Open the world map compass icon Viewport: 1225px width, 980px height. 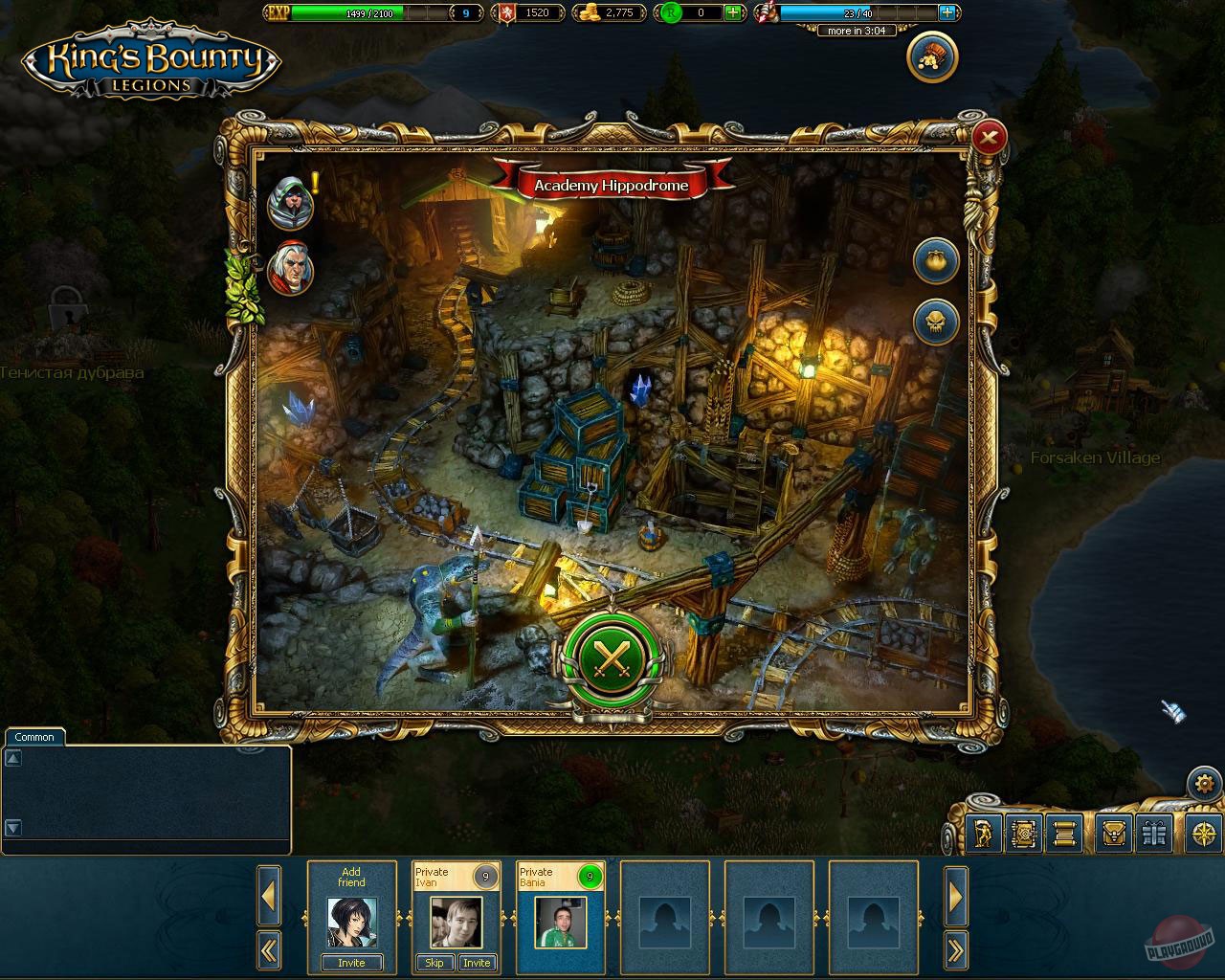point(1203,834)
